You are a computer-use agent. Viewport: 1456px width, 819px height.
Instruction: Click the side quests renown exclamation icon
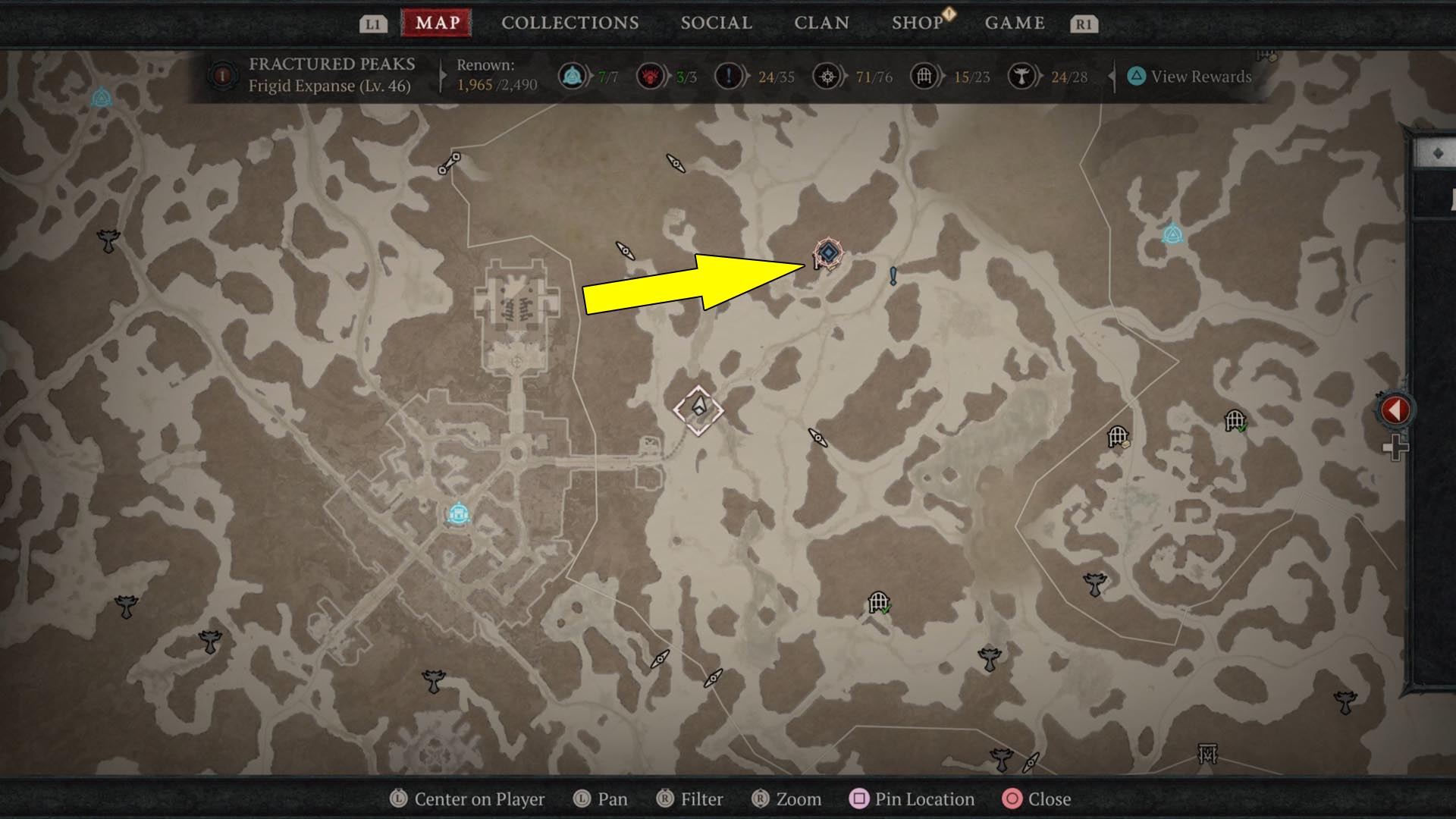coord(729,77)
